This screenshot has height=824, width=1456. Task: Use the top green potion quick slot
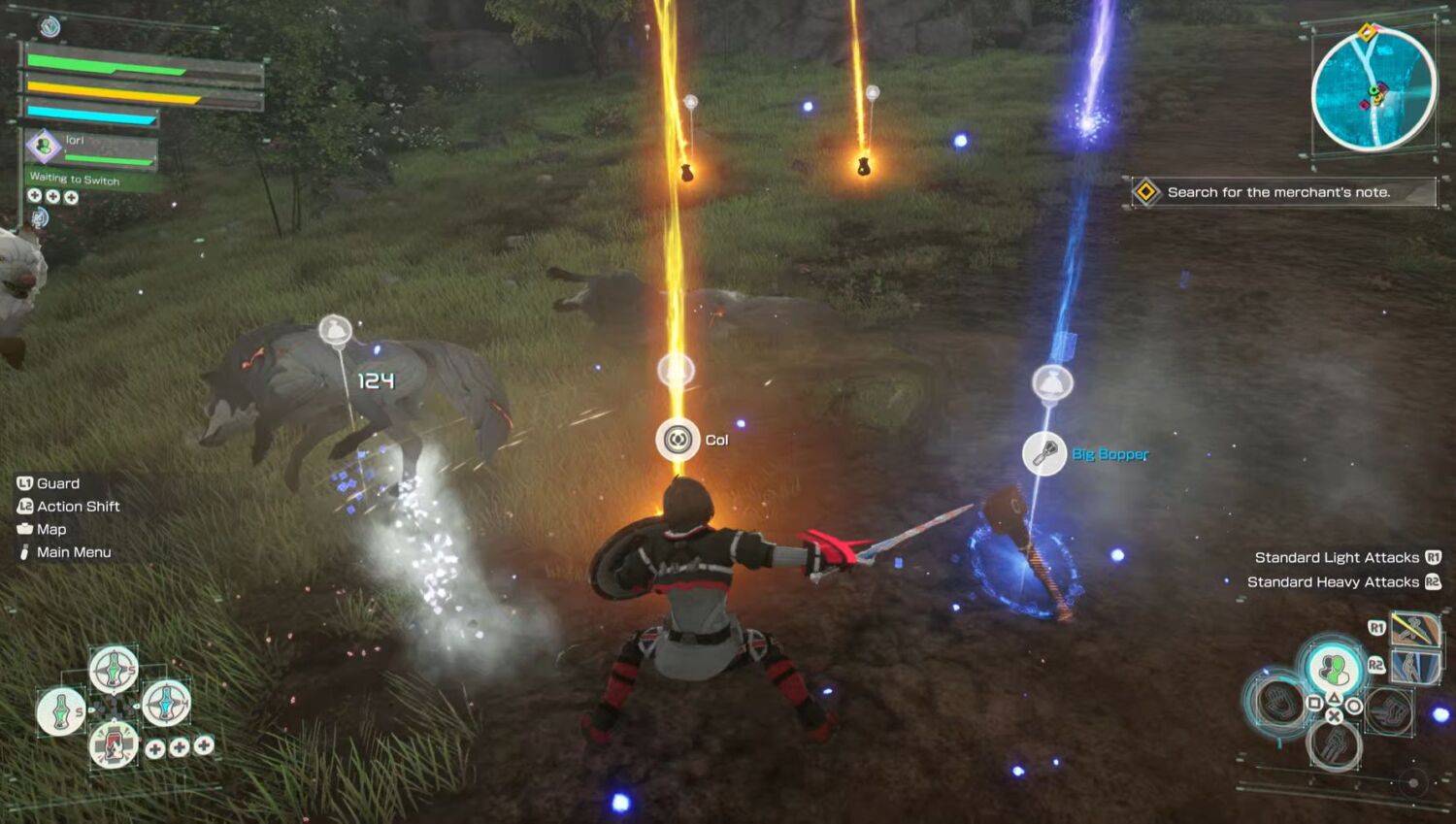114,669
